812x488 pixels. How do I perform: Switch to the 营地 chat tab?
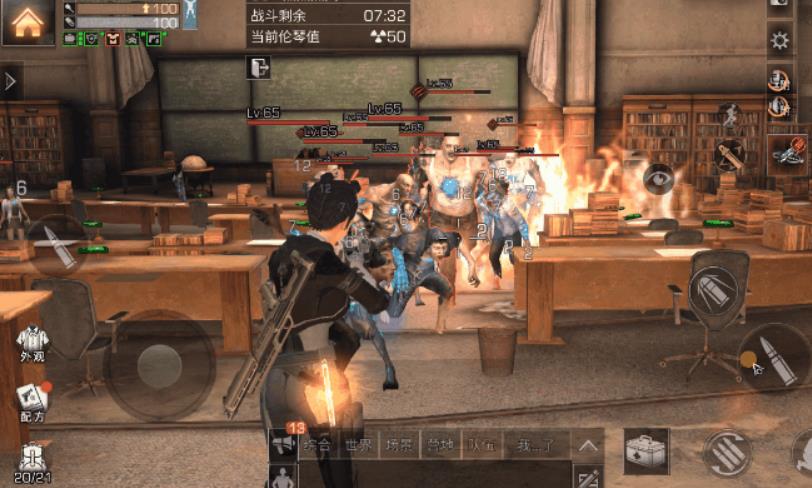click(x=439, y=445)
